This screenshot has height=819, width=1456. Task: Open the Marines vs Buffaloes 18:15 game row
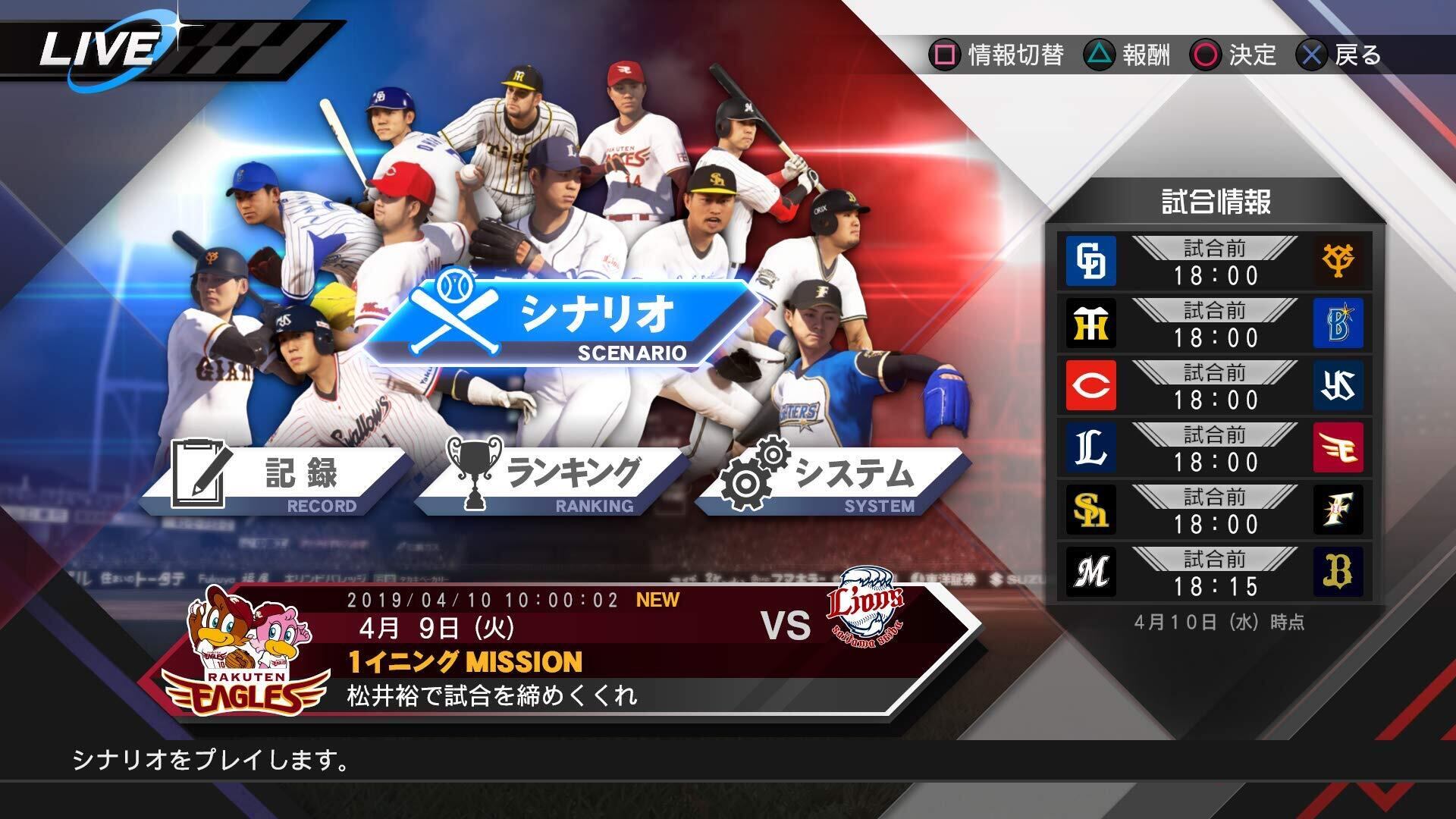1215,573
